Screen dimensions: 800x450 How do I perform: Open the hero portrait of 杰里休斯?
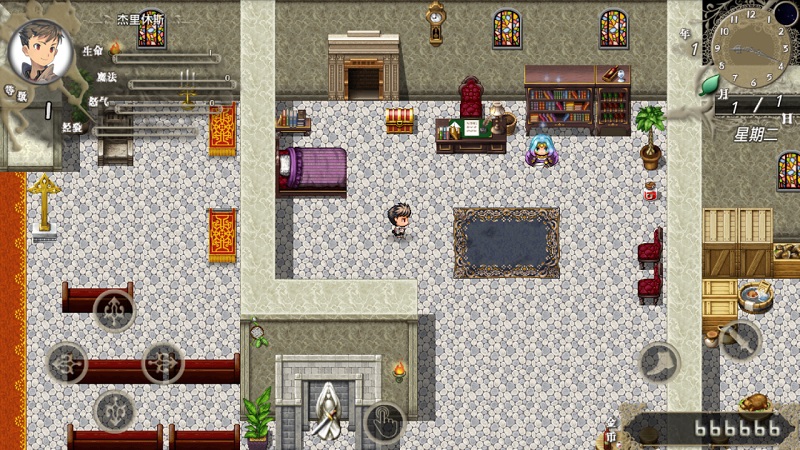click(x=42, y=52)
